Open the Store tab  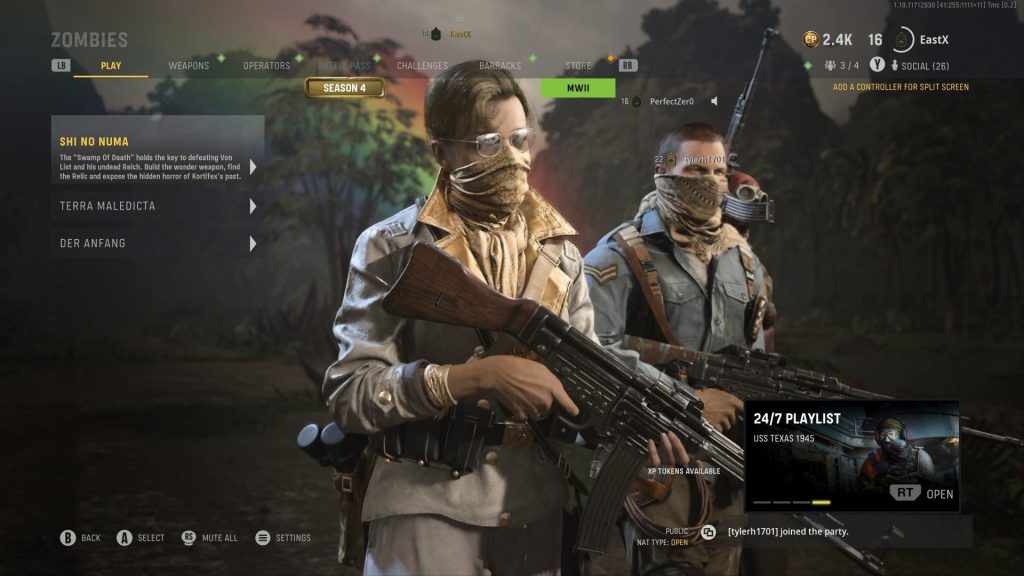[x=578, y=66]
